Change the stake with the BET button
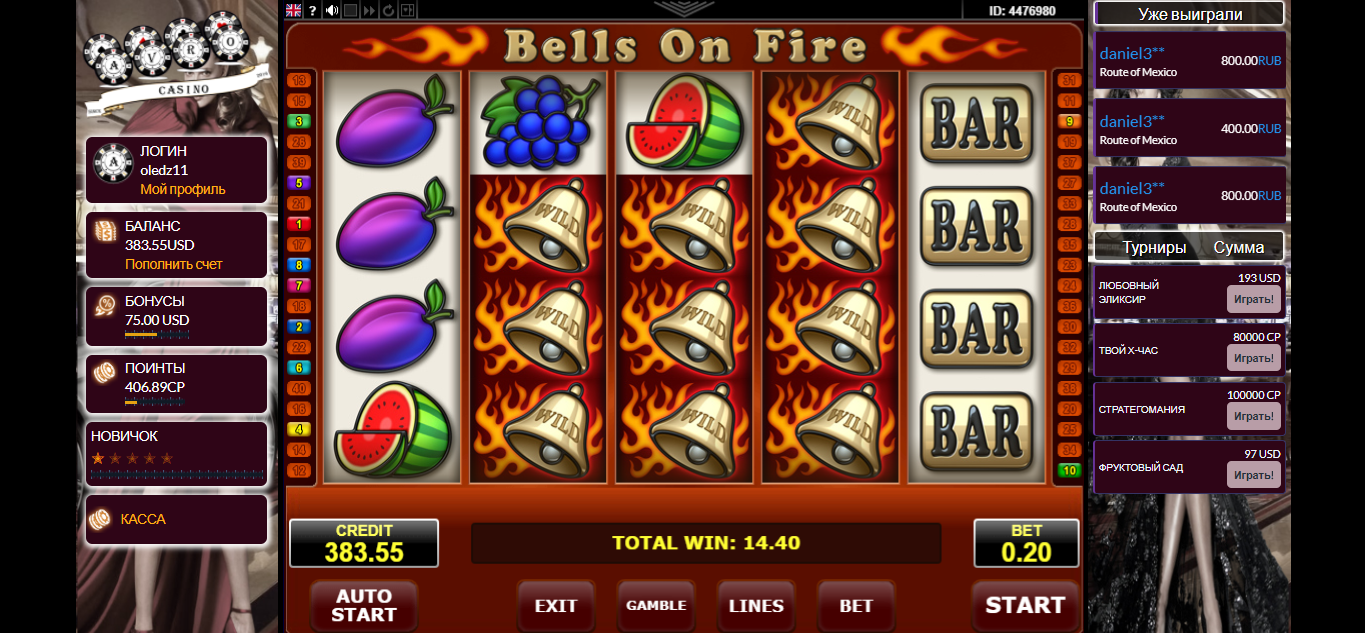1365x633 pixels. [x=856, y=605]
